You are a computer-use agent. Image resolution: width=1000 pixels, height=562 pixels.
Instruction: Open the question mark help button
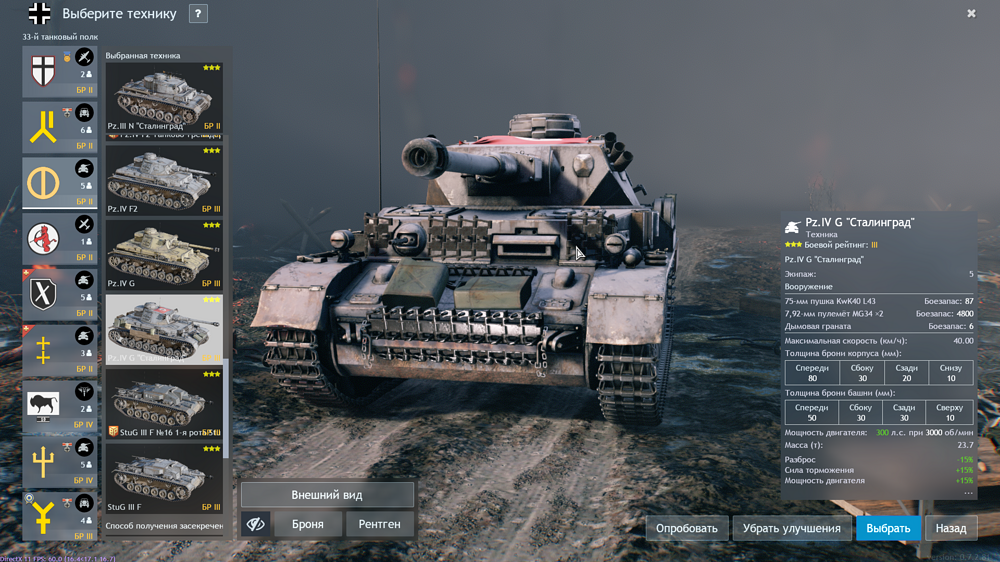[198, 14]
